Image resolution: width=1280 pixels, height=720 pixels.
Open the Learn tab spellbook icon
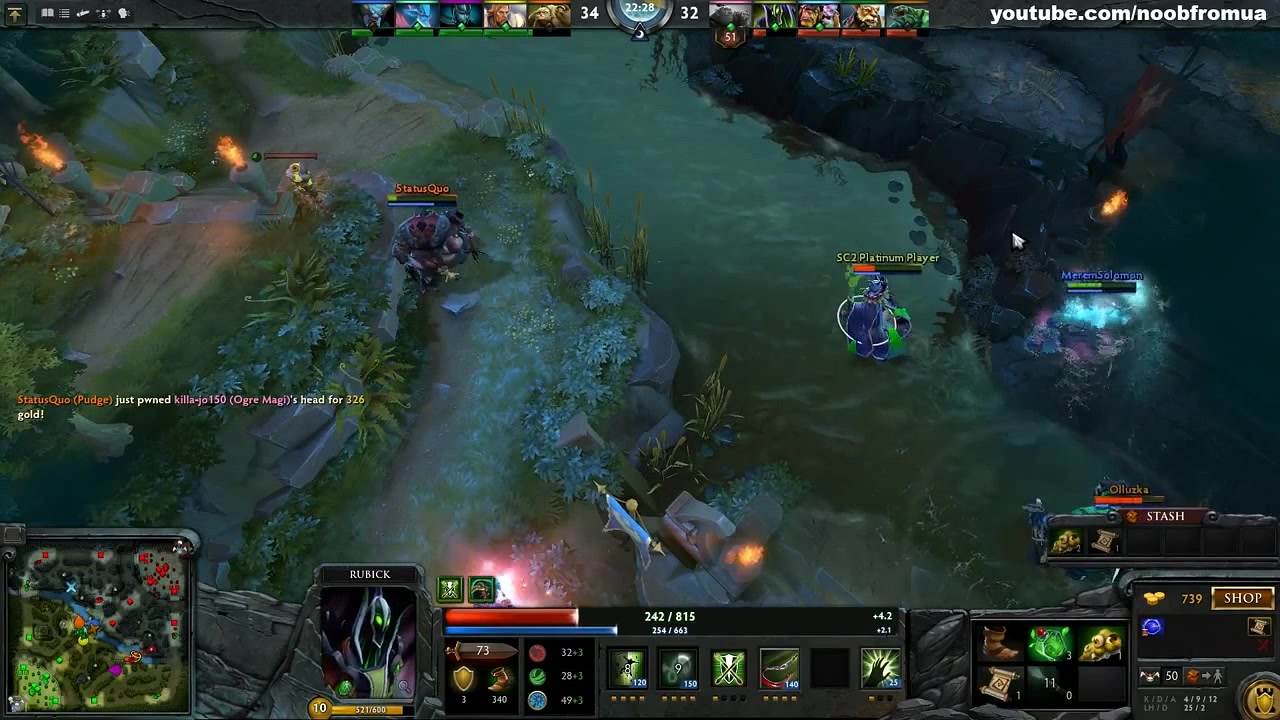tap(47, 13)
